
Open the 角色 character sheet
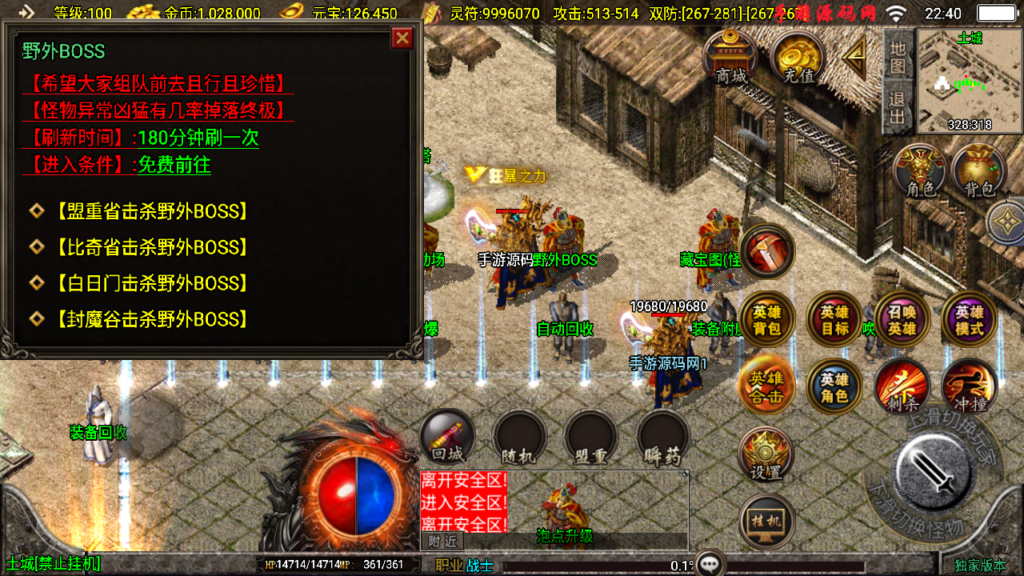pos(919,172)
